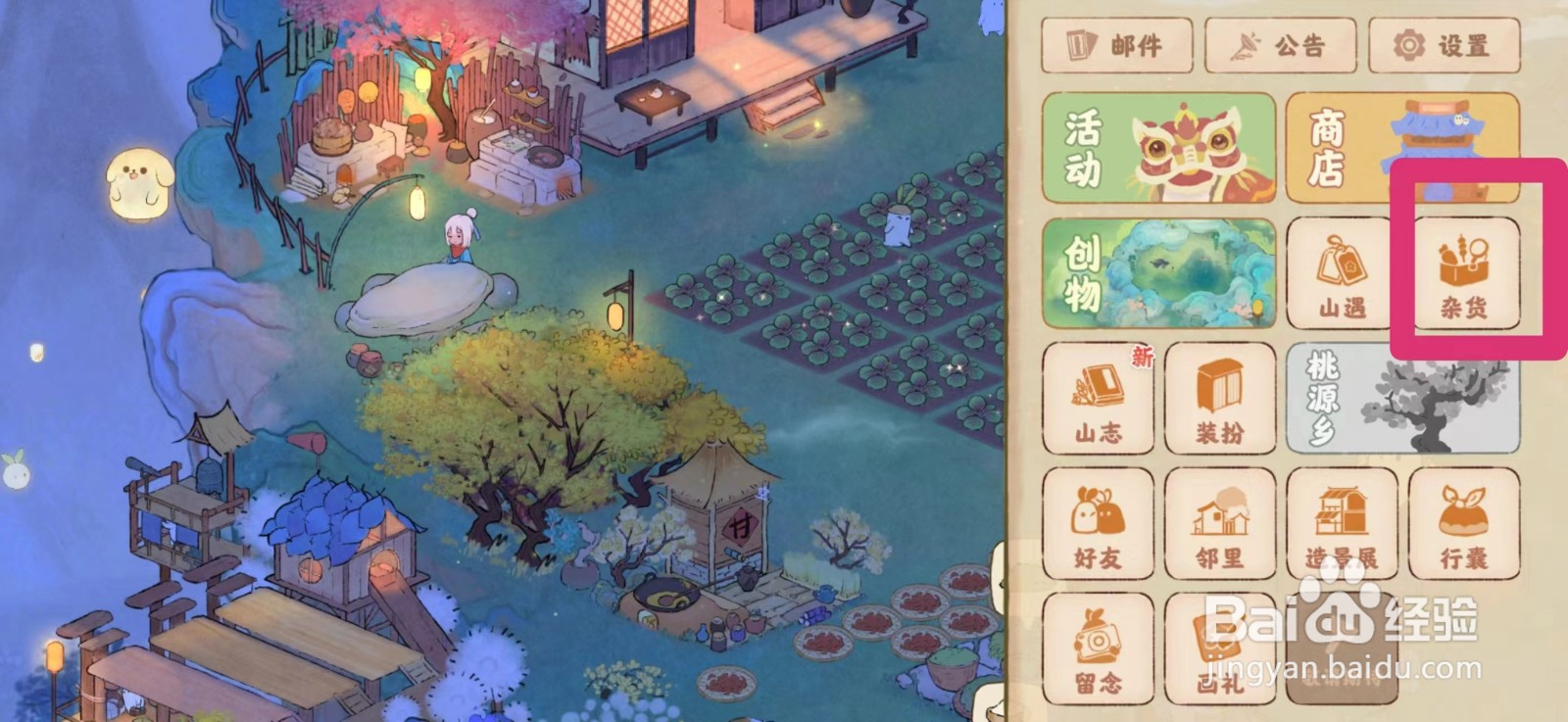The width and height of the screenshot is (1568, 722).
Task: Open the 好友 (Friends) bunny icon
Action: (1096, 527)
